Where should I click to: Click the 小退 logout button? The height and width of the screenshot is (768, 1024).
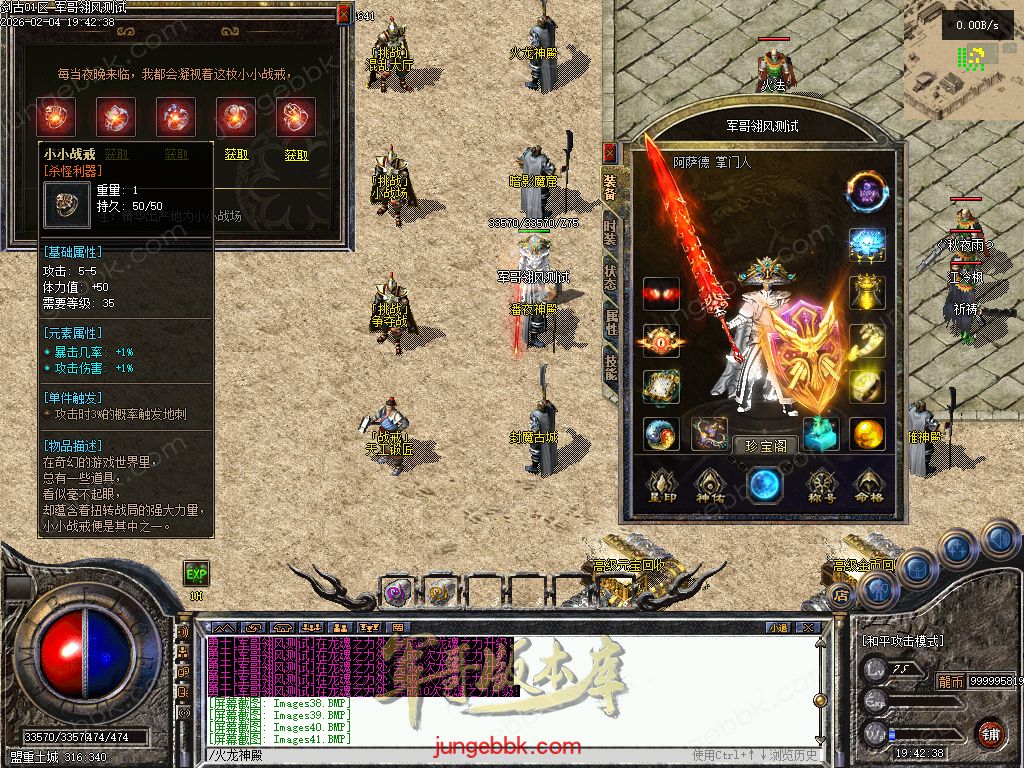tap(778, 627)
